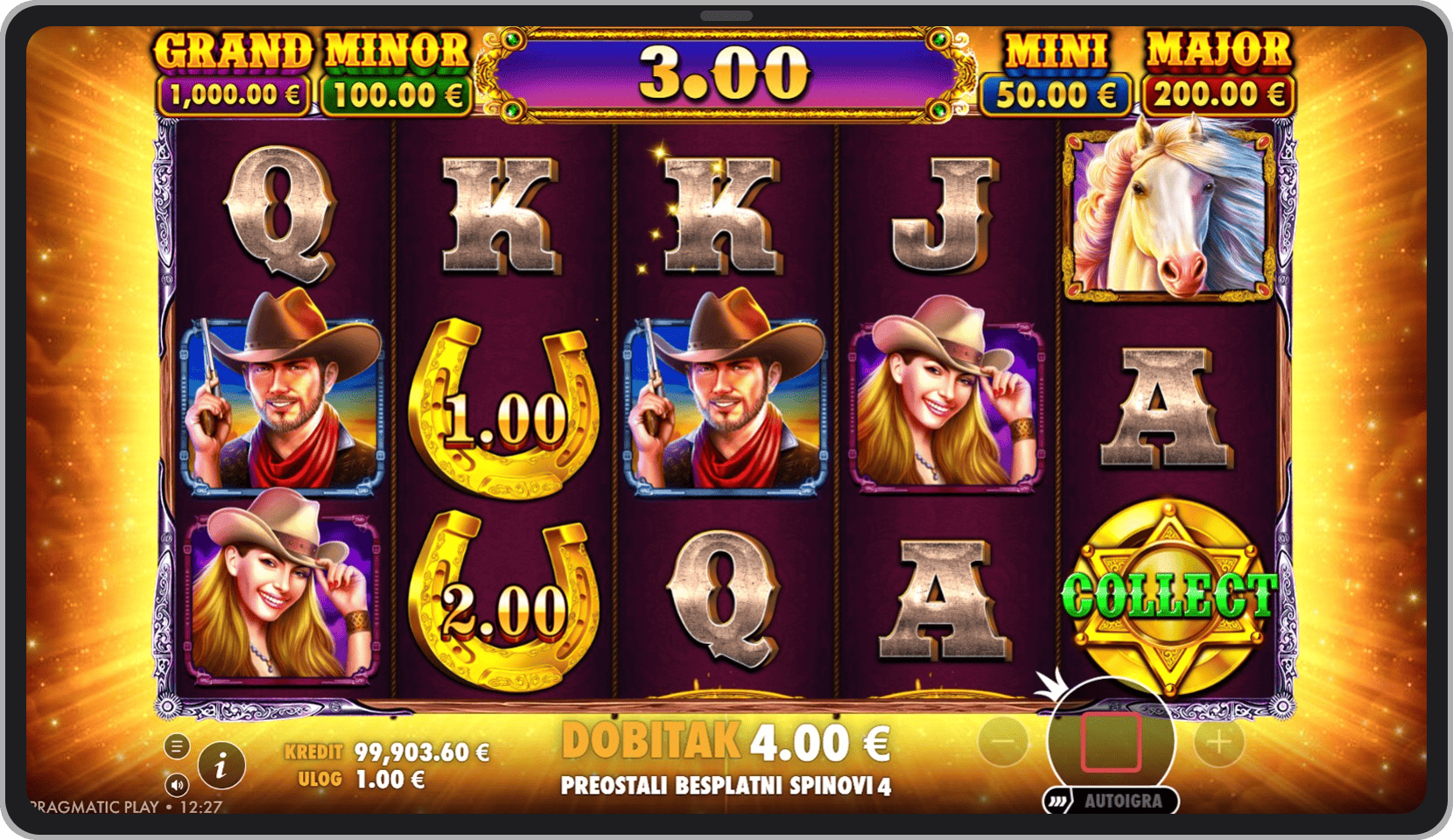This screenshot has height=840, width=1453.
Task: Click the AUTOIGRA text label
Action: coord(1123,800)
